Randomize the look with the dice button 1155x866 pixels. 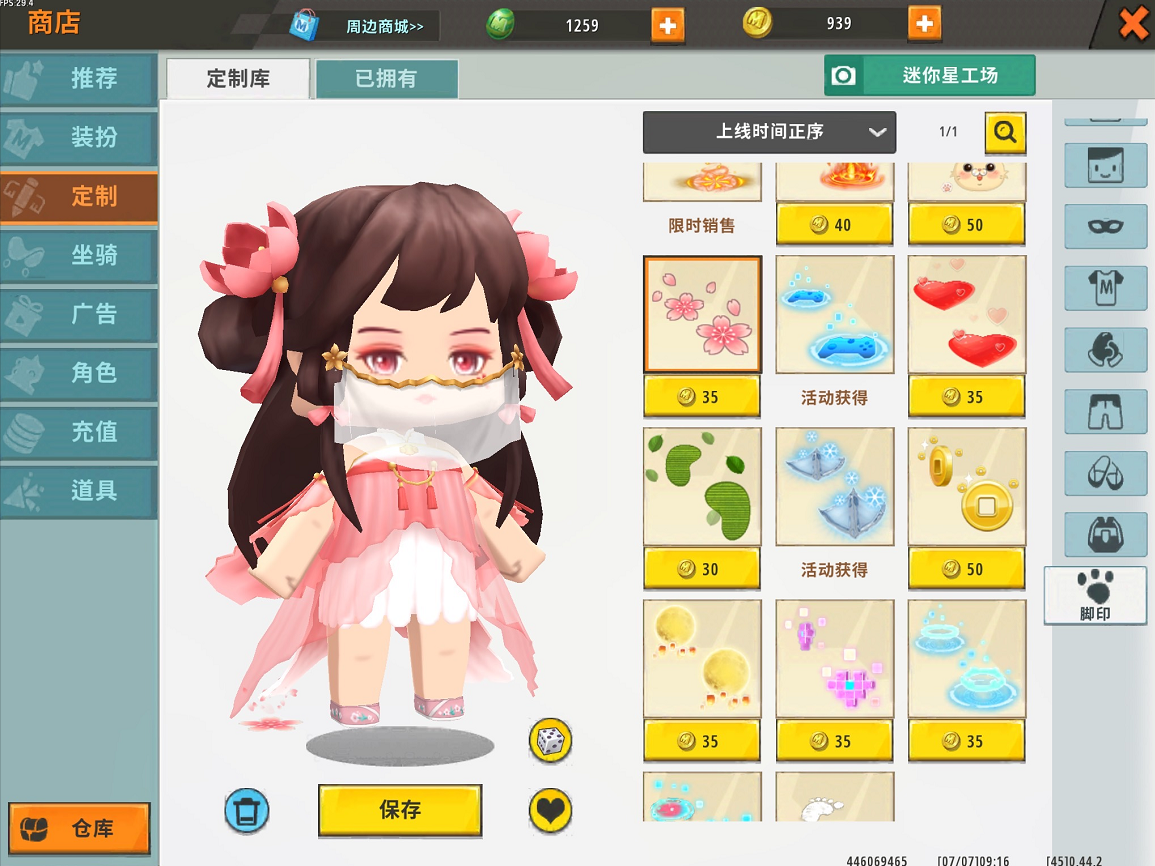[550, 741]
